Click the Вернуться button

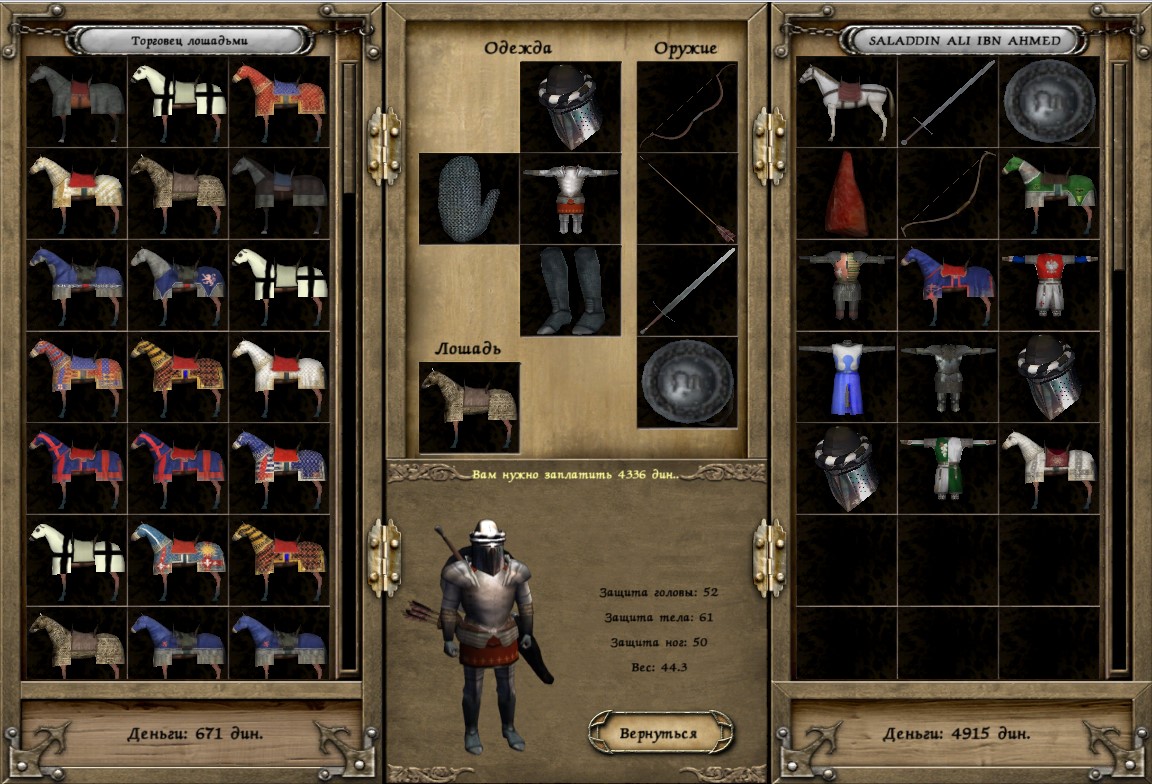click(x=658, y=733)
